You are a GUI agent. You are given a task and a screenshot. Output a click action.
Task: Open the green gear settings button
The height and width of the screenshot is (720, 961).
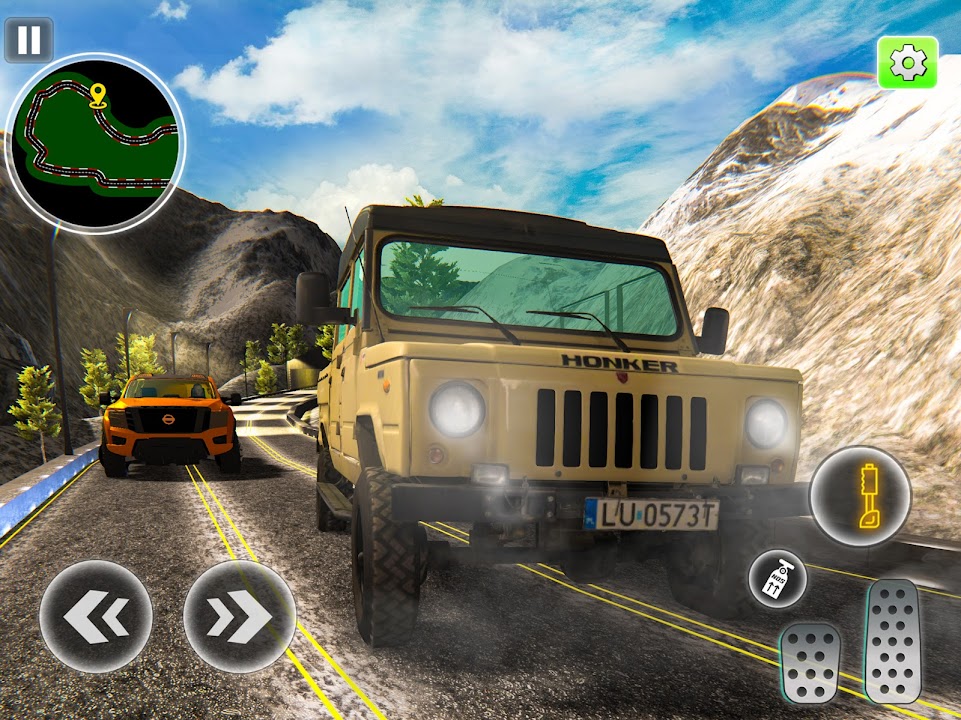pos(907,63)
